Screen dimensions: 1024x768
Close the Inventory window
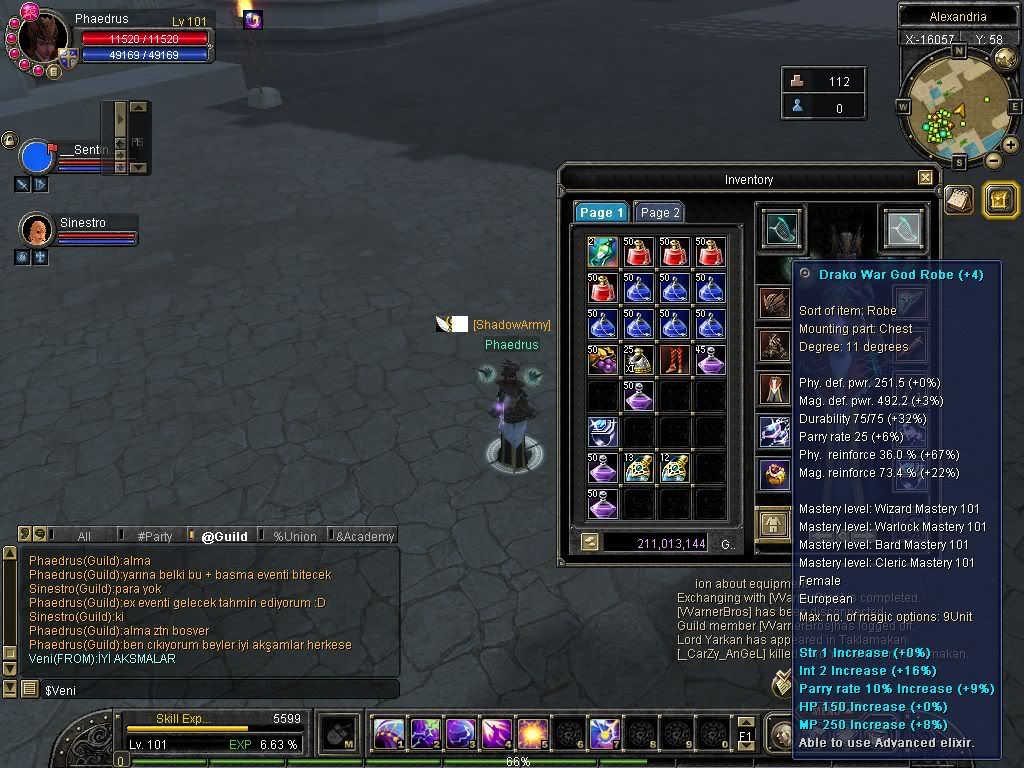coord(925,179)
